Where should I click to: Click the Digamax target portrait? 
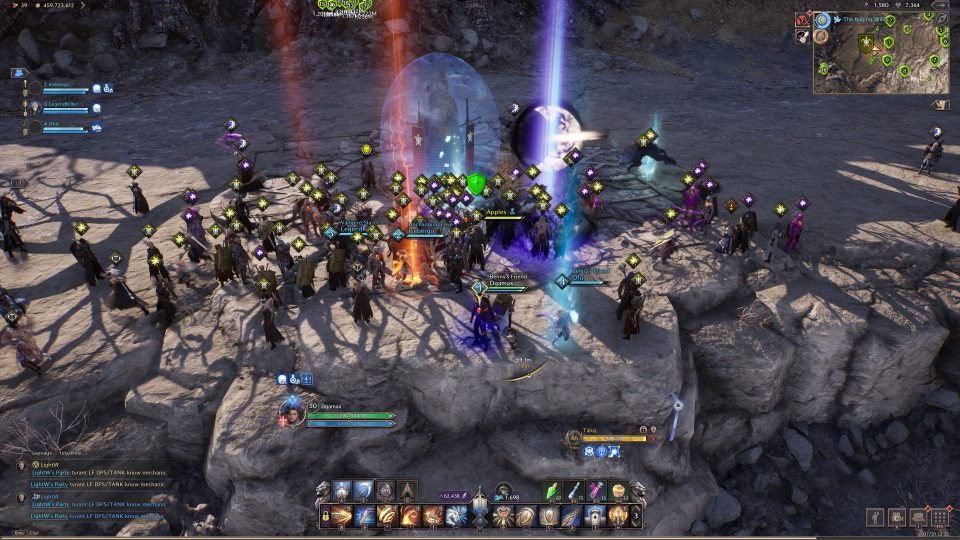coord(293,409)
